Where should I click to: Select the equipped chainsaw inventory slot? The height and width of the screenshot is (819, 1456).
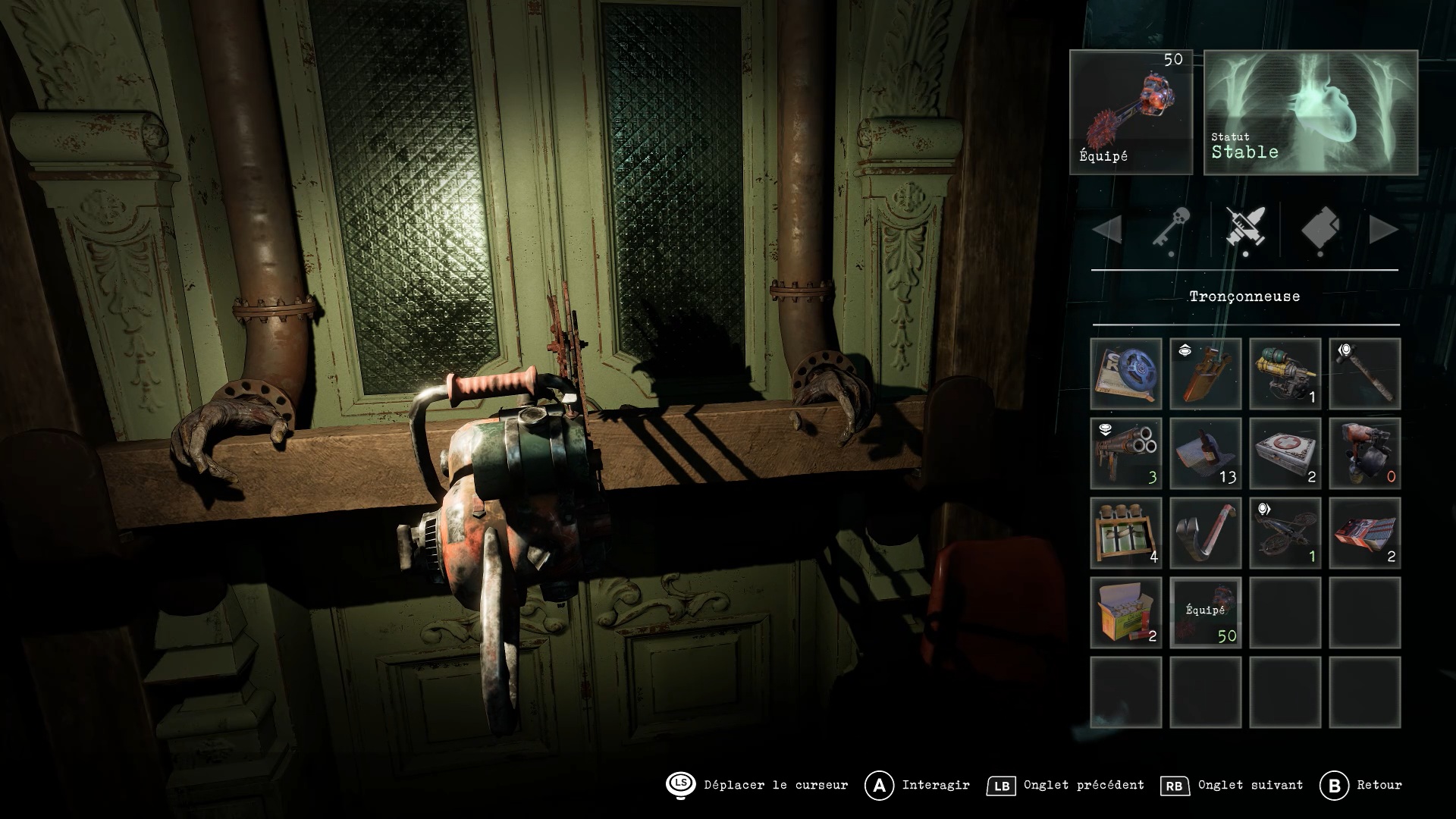[x=1206, y=613]
